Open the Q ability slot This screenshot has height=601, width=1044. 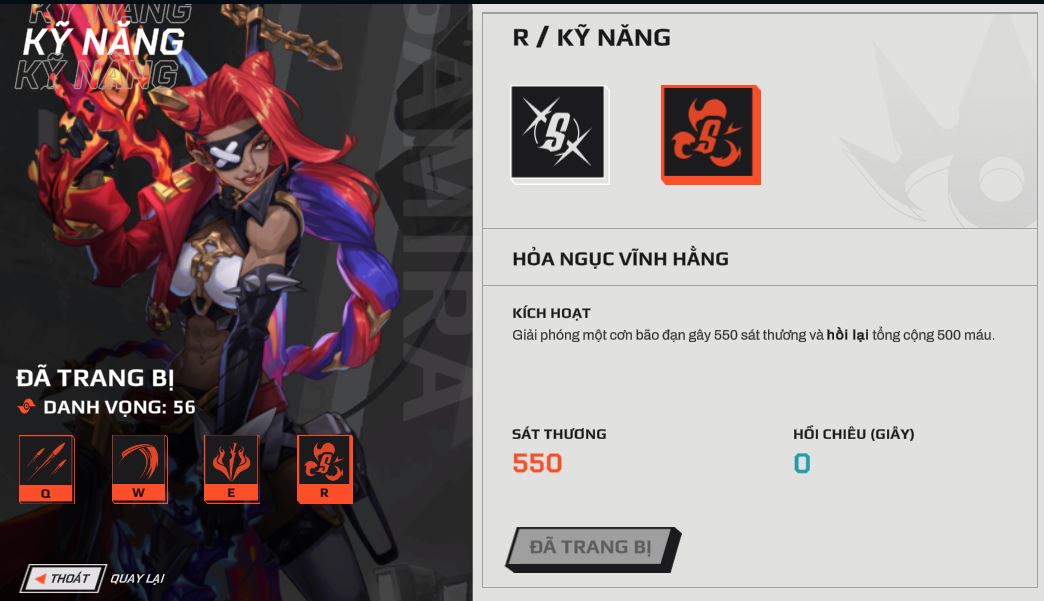coord(46,468)
